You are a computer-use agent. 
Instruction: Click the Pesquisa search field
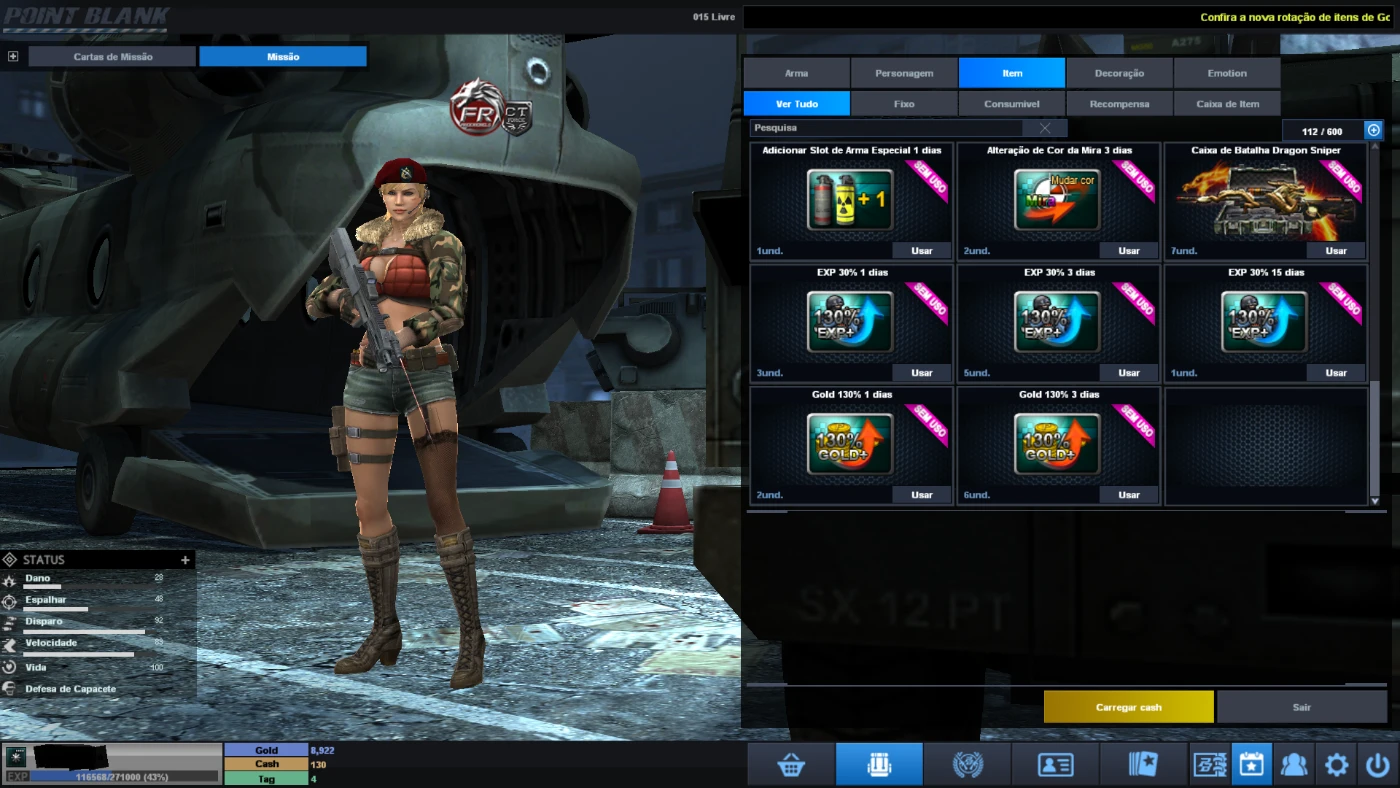tap(885, 128)
